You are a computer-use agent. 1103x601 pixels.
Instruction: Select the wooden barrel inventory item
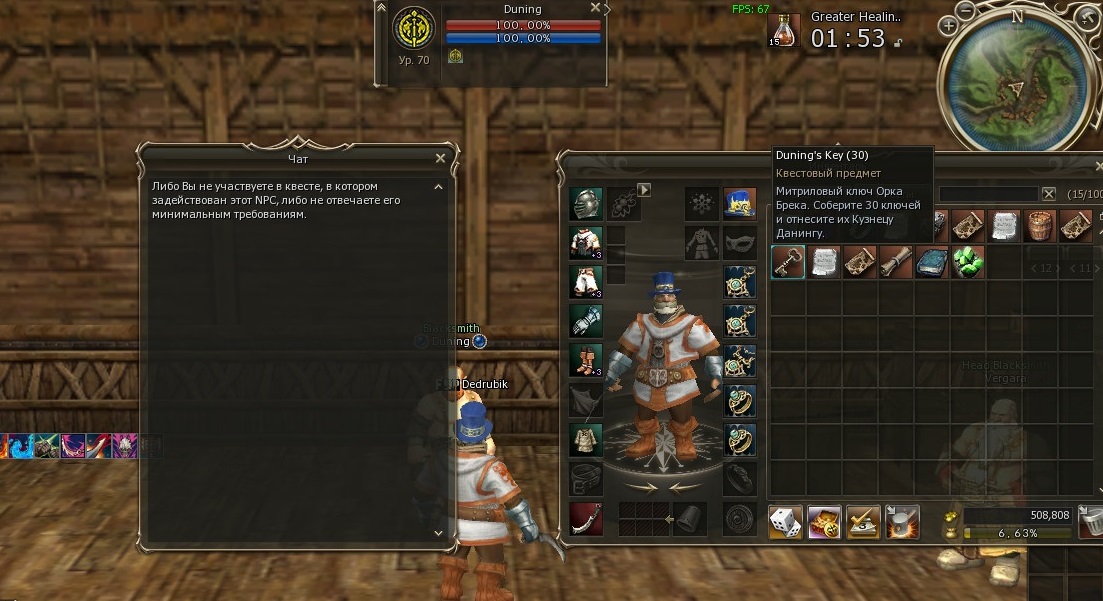click(x=1039, y=225)
